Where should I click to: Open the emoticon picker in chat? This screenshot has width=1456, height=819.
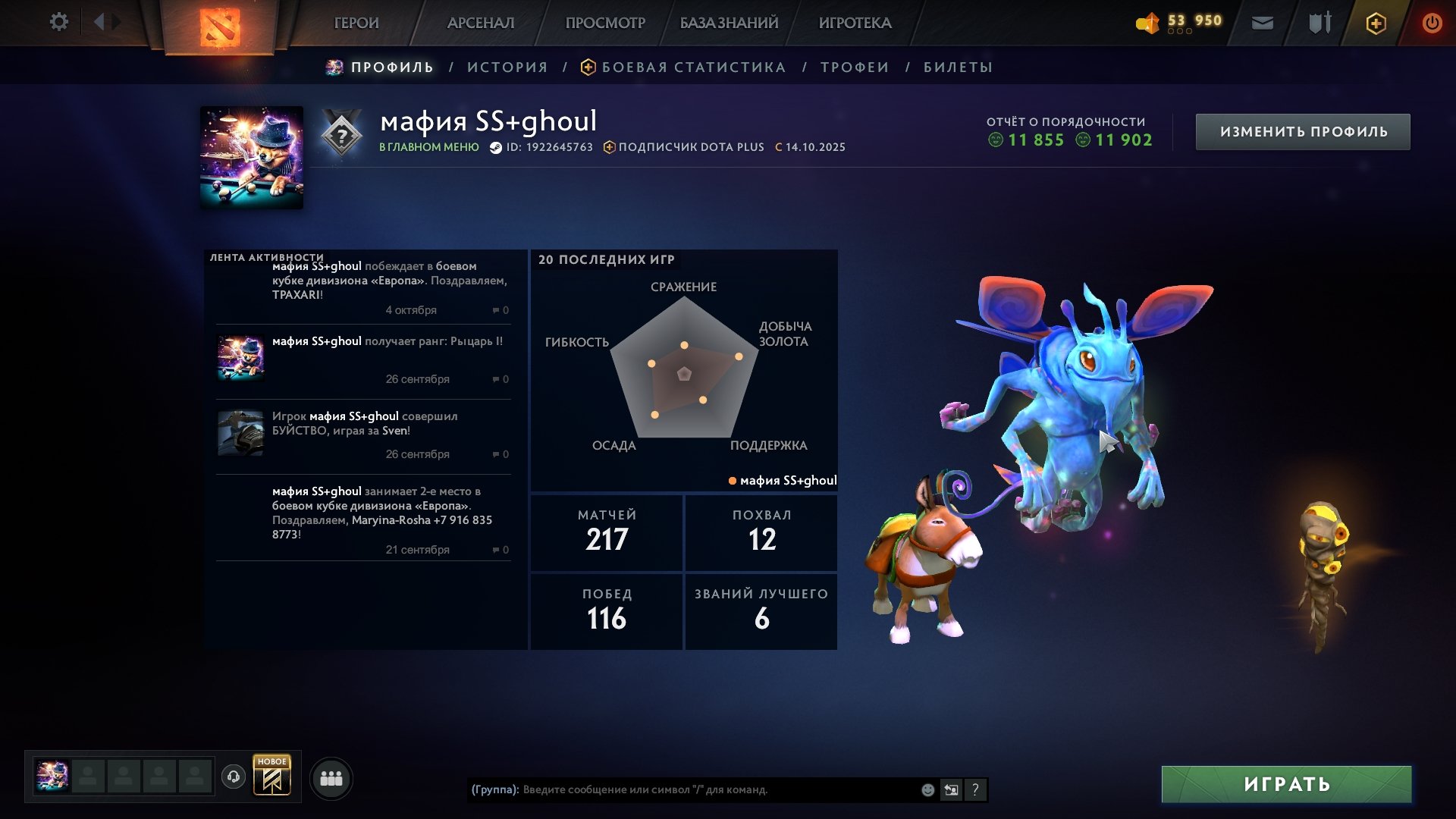(x=927, y=789)
